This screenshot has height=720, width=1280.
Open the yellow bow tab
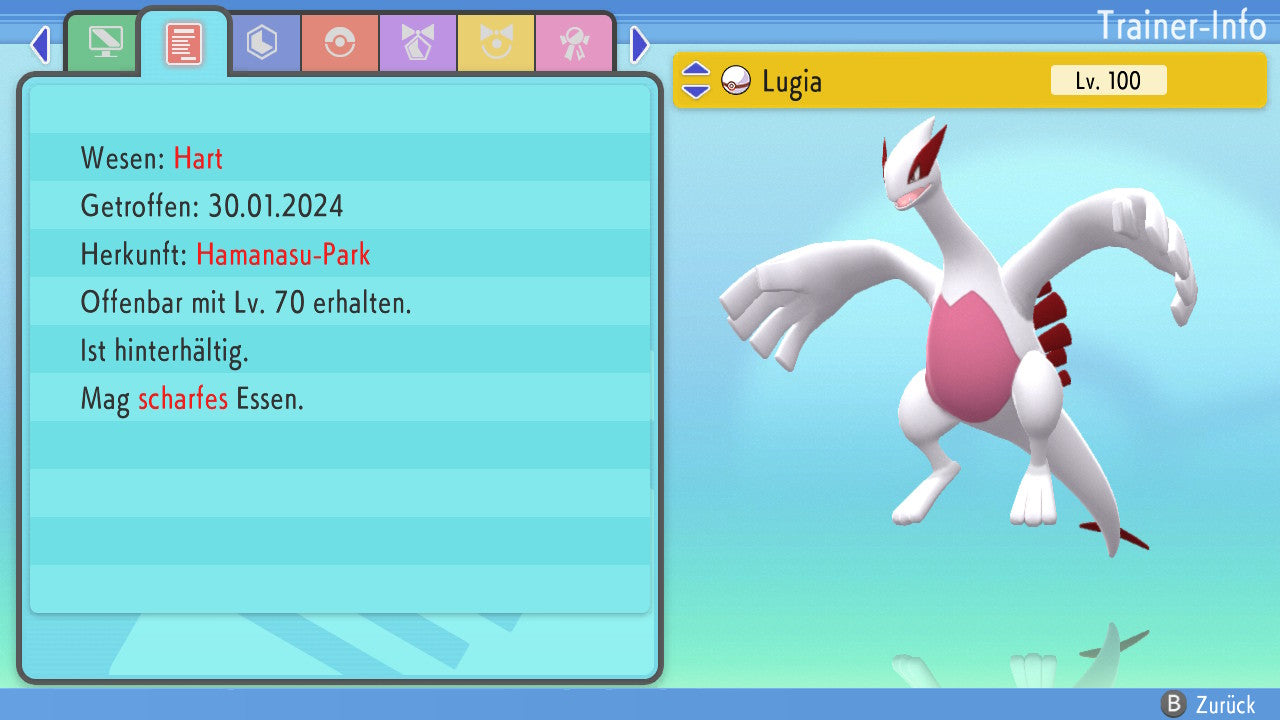[496, 43]
